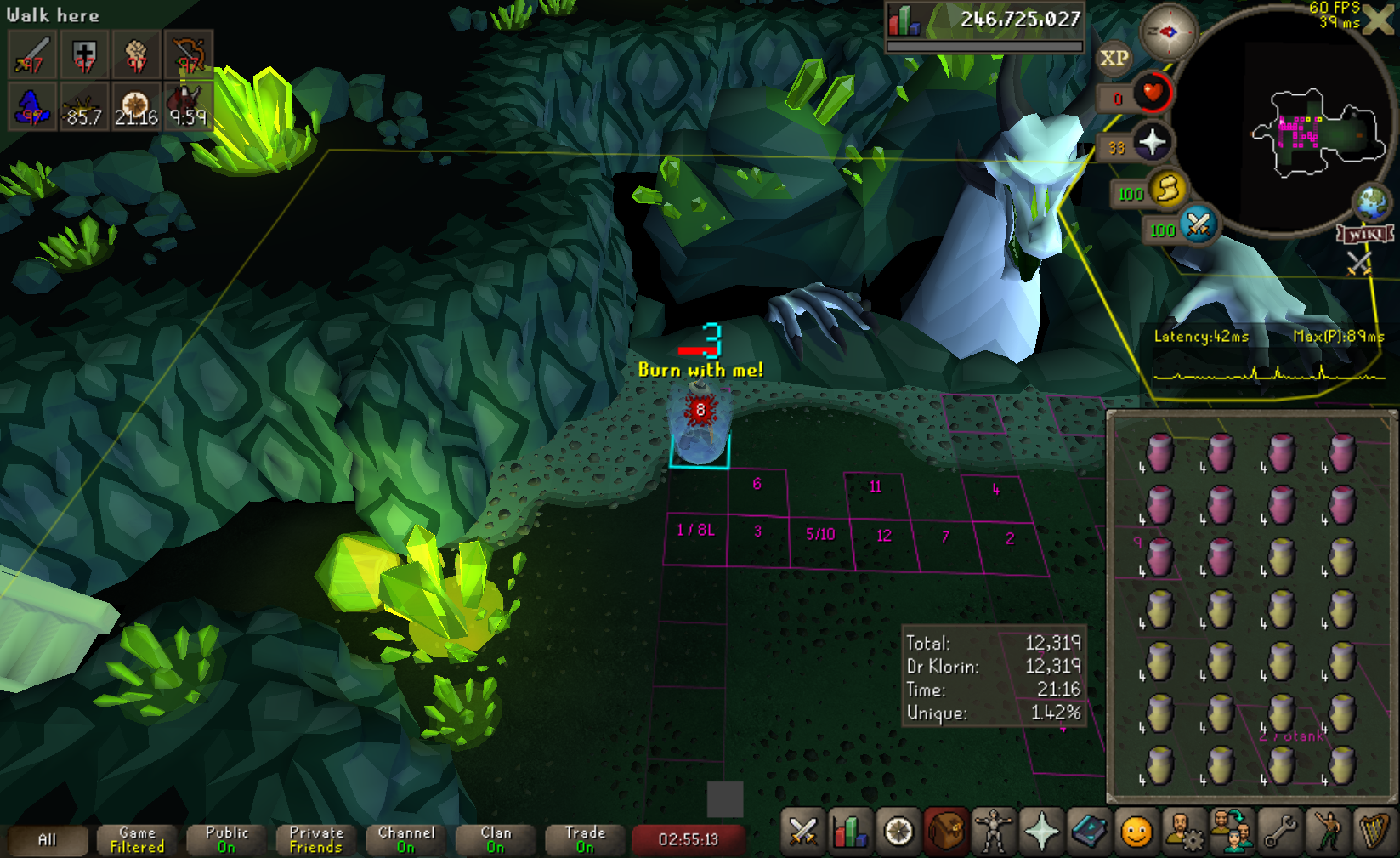Activate the special attack orb
The image size is (1400, 858).
click(x=1199, y=224)
